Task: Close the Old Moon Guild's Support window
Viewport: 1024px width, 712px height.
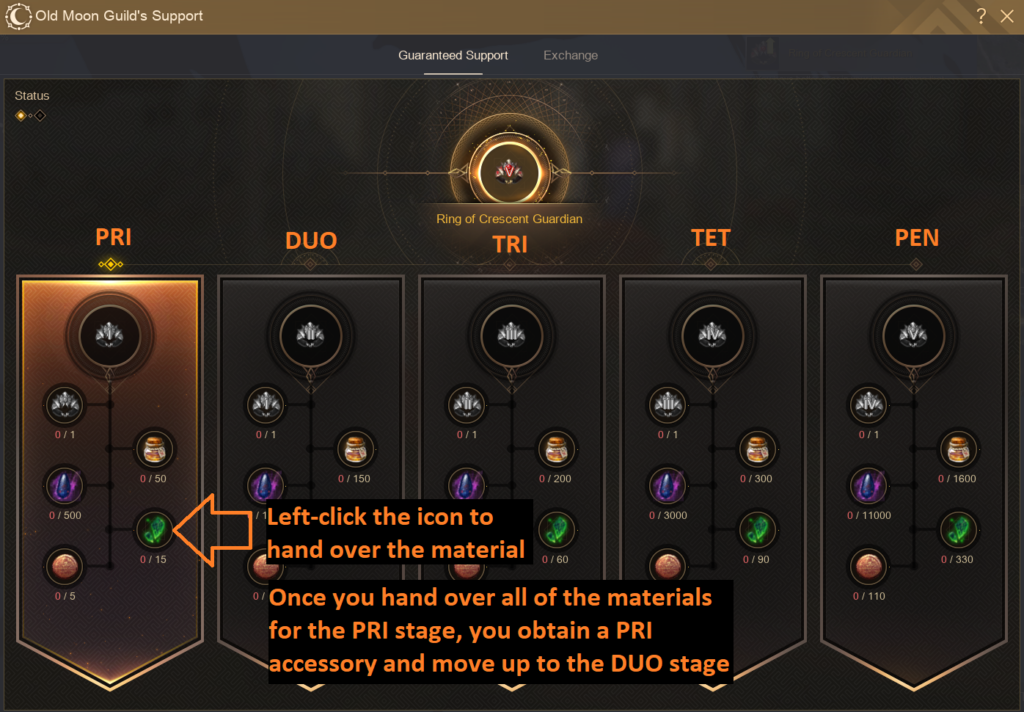Action: [x=1007, y=16]
